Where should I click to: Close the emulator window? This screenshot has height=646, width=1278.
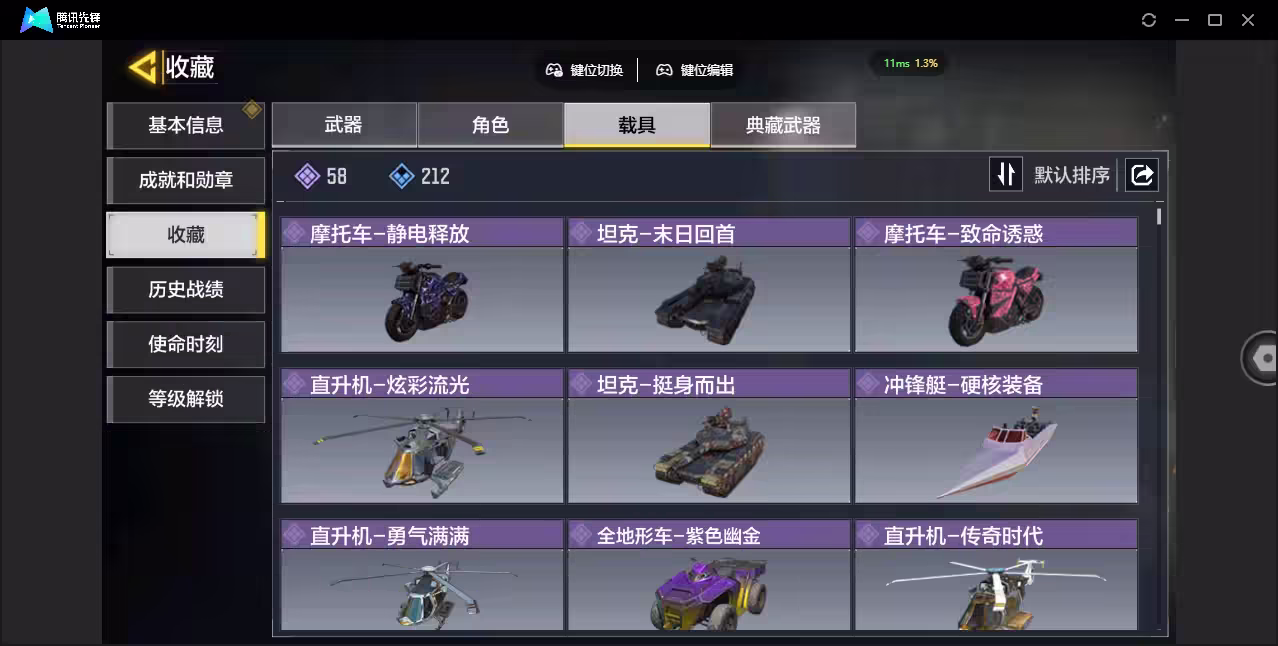pyautogui.click(x=1248, y=20)
